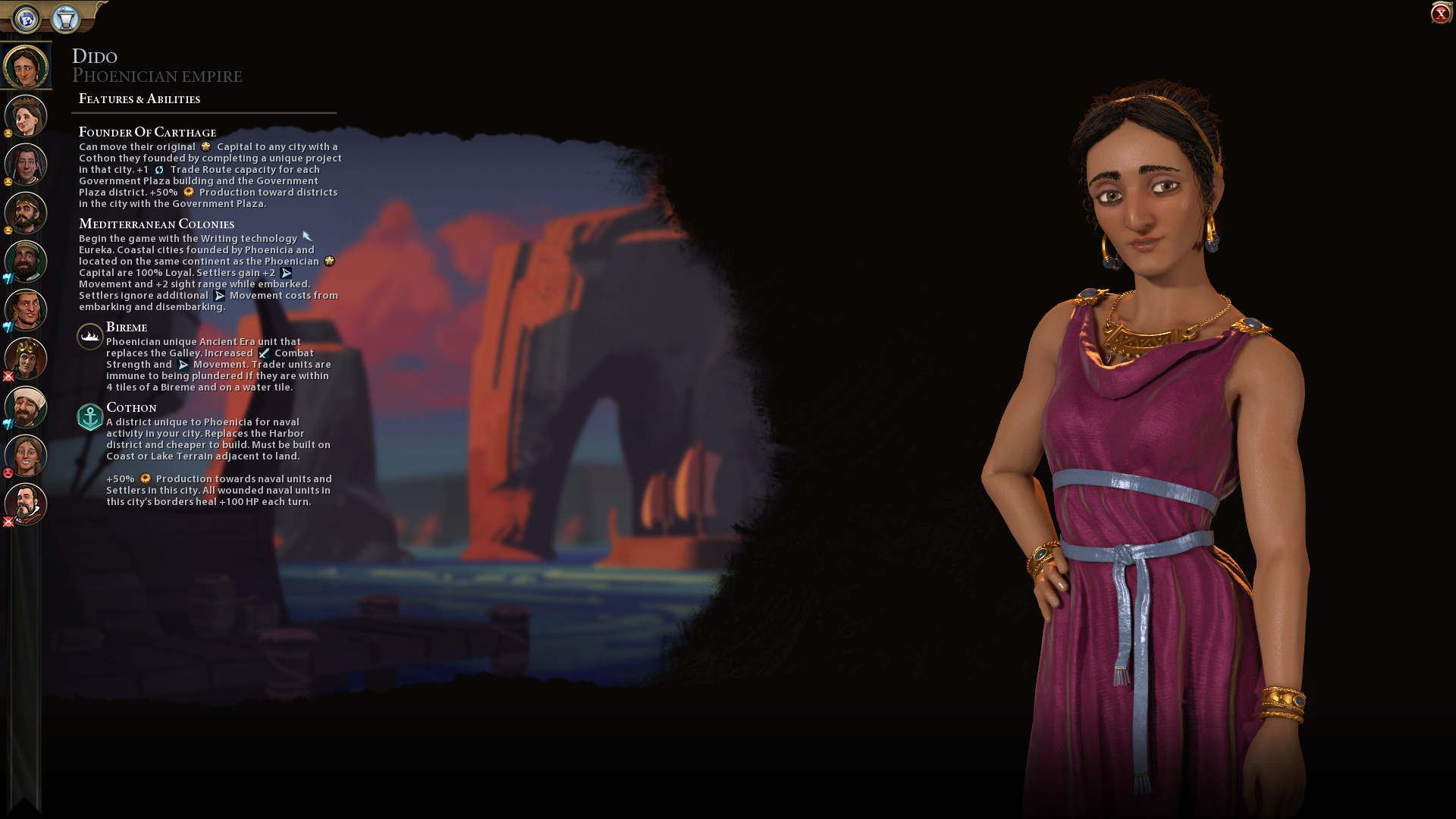Open the globe icon at the top

point(27,18)
